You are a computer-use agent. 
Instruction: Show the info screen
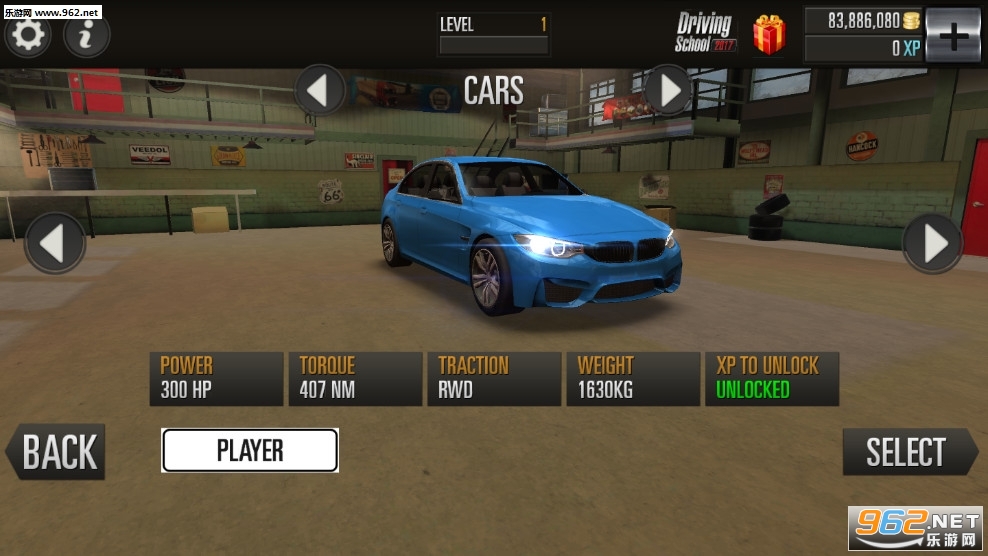coord(87,35)
